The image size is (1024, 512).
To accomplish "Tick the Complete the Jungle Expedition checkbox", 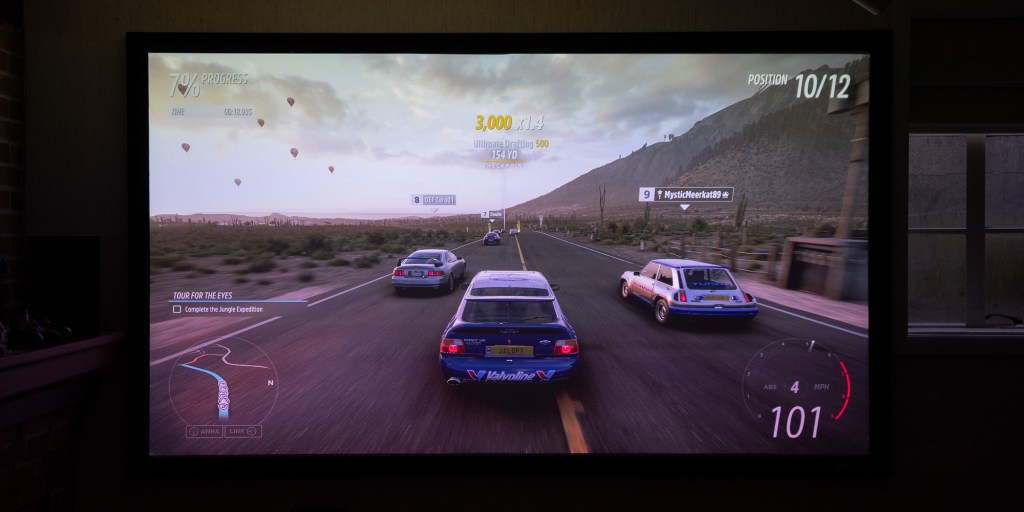I will tap(177, 310).
